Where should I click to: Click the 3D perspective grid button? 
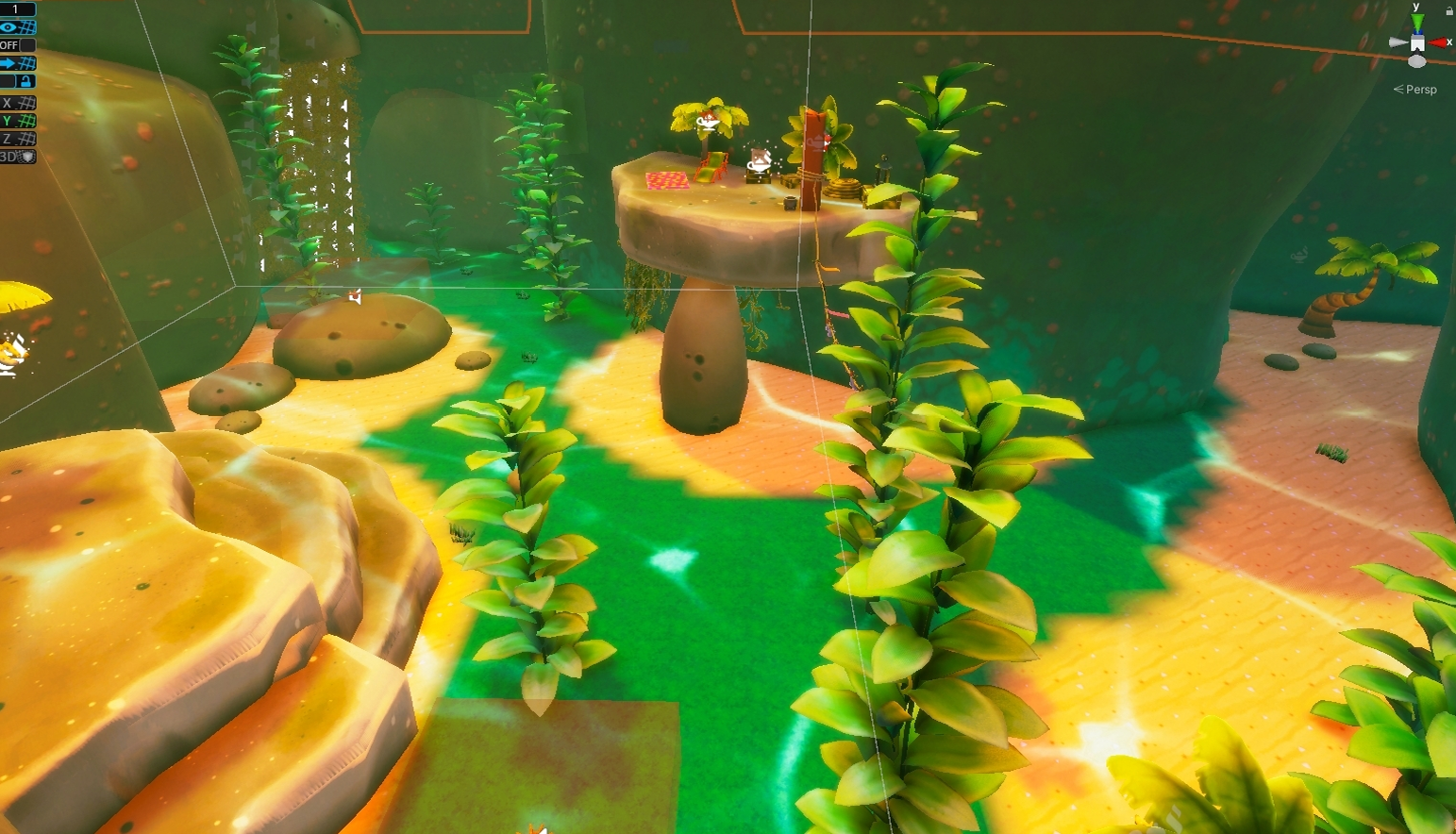(x=17, y=157)
